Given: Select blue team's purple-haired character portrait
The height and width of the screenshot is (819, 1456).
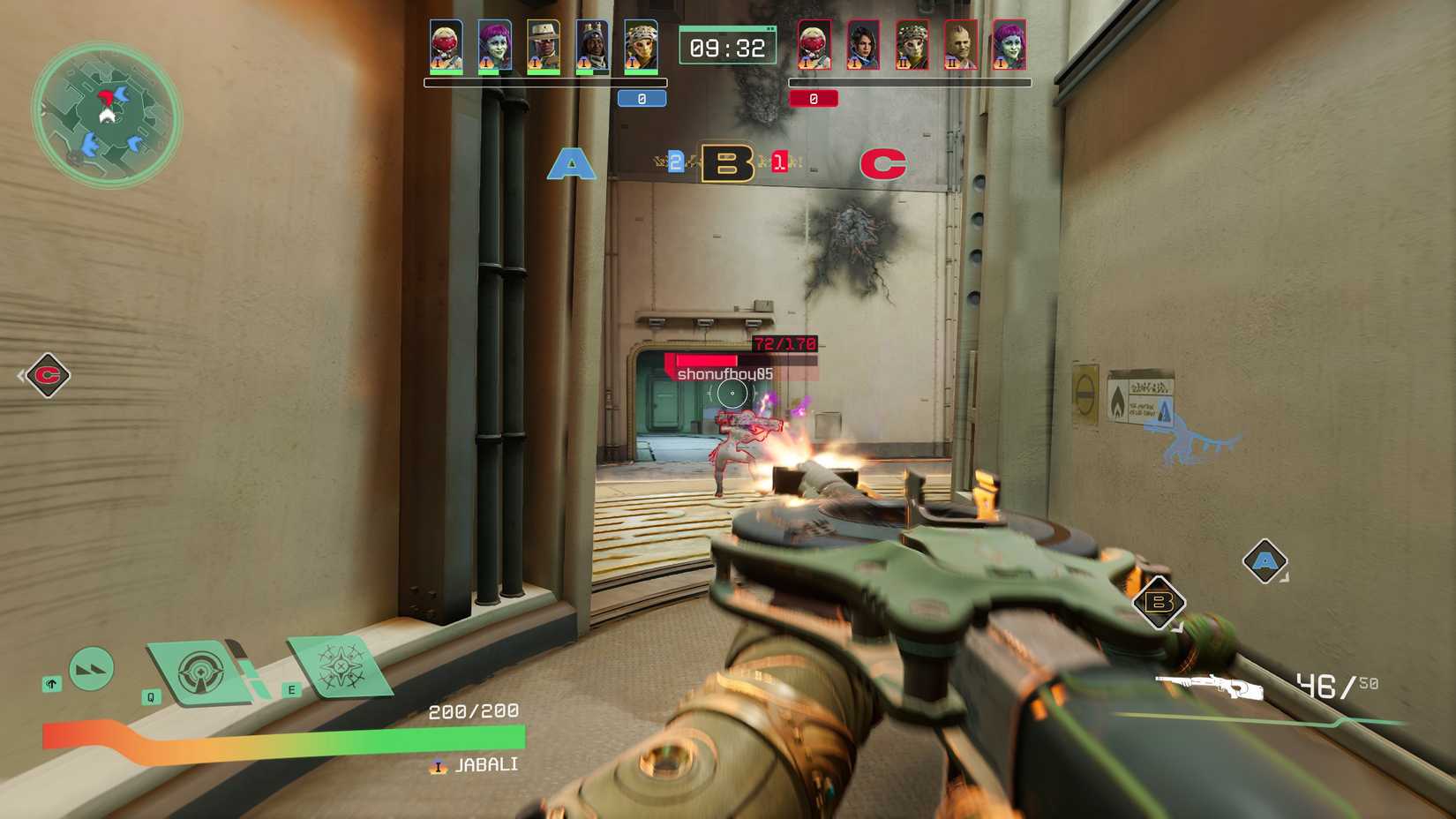Looking at the screenshot, I should [x=495, y=46].
